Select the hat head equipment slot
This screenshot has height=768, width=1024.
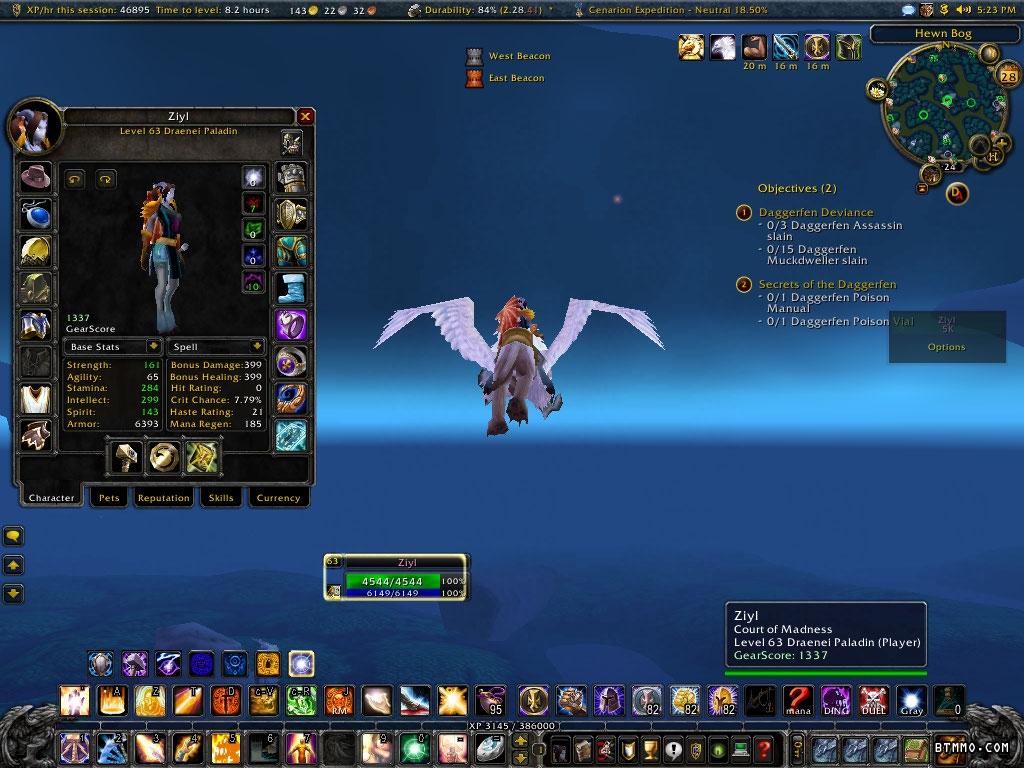tap(36, 179)
